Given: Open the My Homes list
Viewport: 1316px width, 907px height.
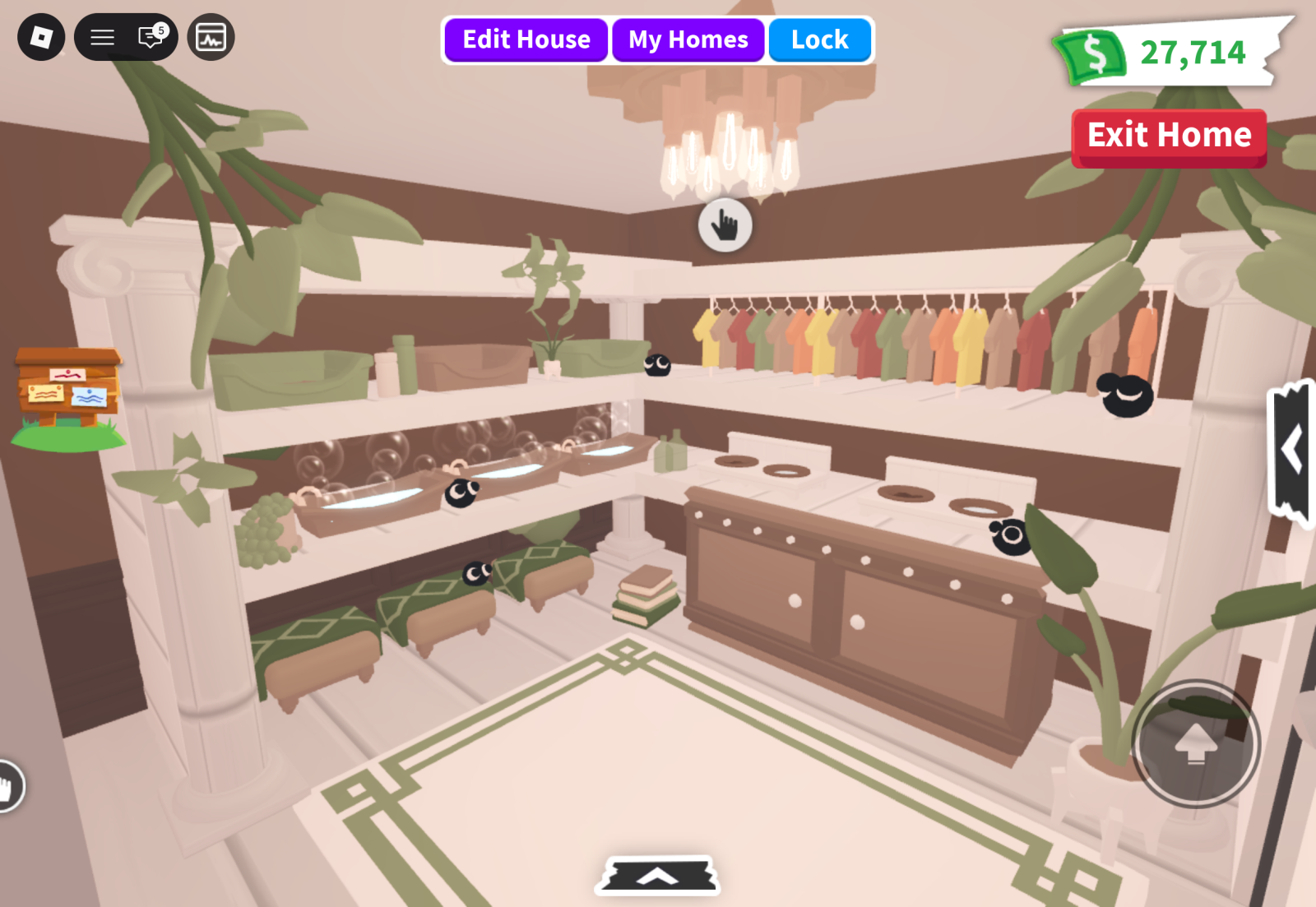Looking at the screenshot, I should tap(688, 39).
